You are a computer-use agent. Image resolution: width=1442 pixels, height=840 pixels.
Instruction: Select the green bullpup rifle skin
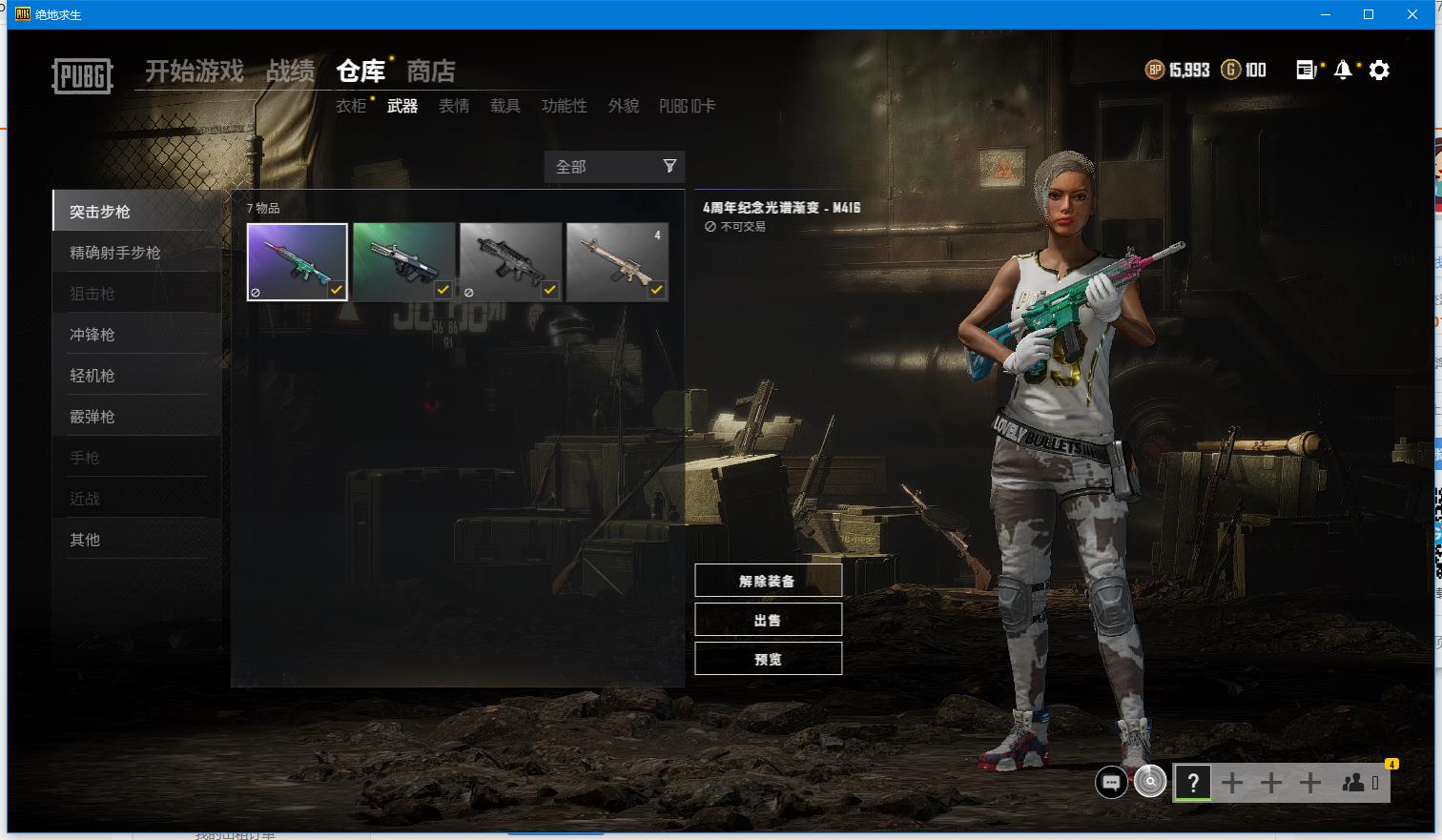(403, 262)
